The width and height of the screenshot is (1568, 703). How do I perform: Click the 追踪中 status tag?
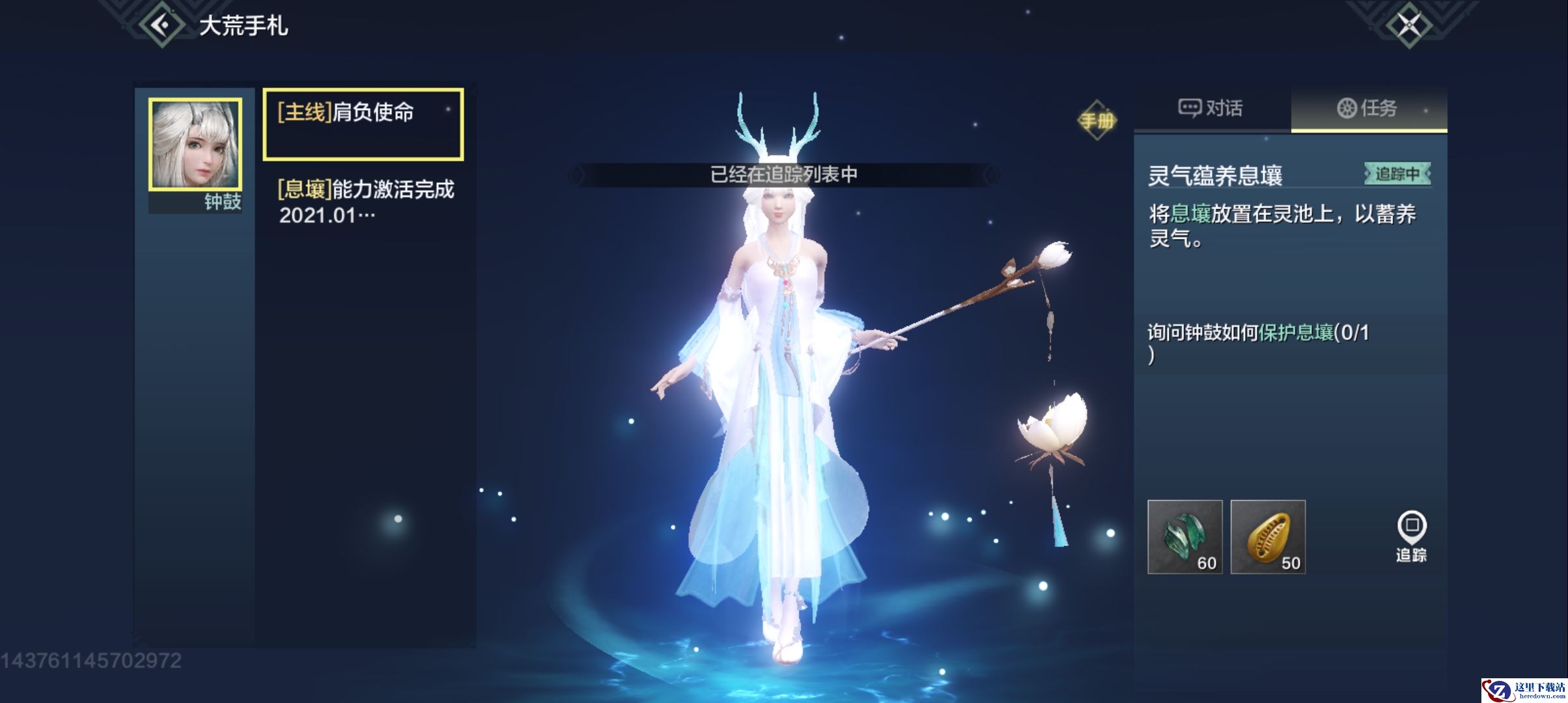point(1397,174)
